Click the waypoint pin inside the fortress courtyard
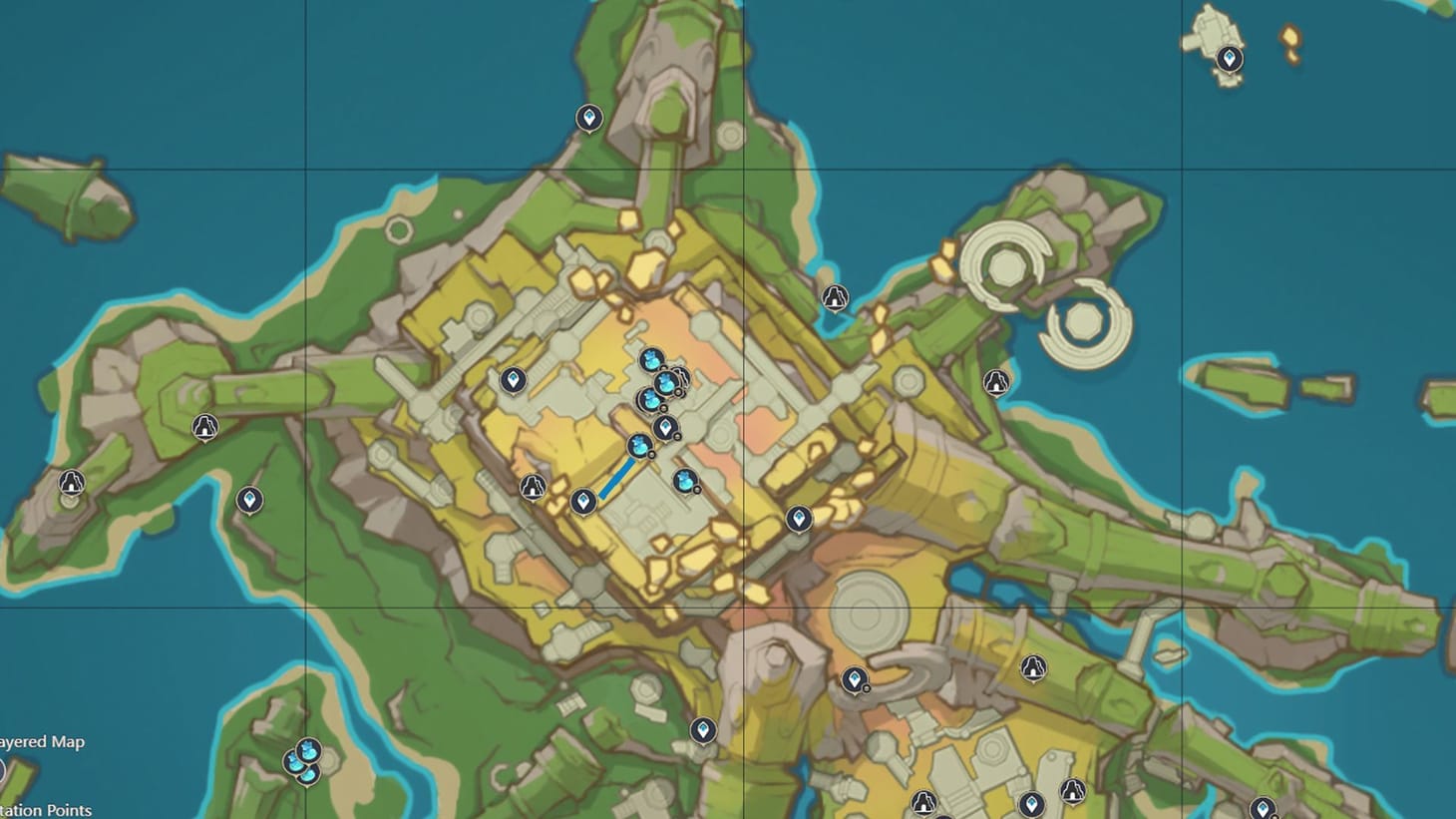The width and height of the screenshot is (1456, 819). coord(584,502)
